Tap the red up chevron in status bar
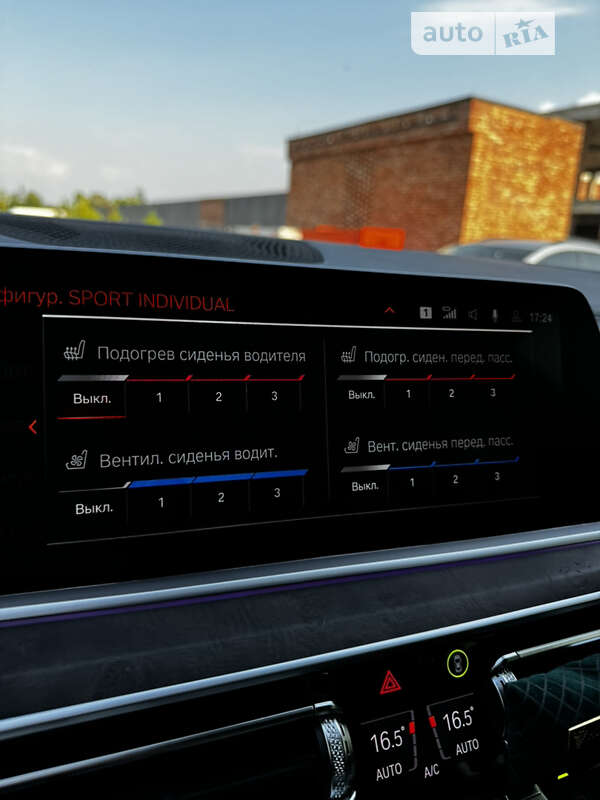This screenshot has width=600, height=800. pos(390,311)
